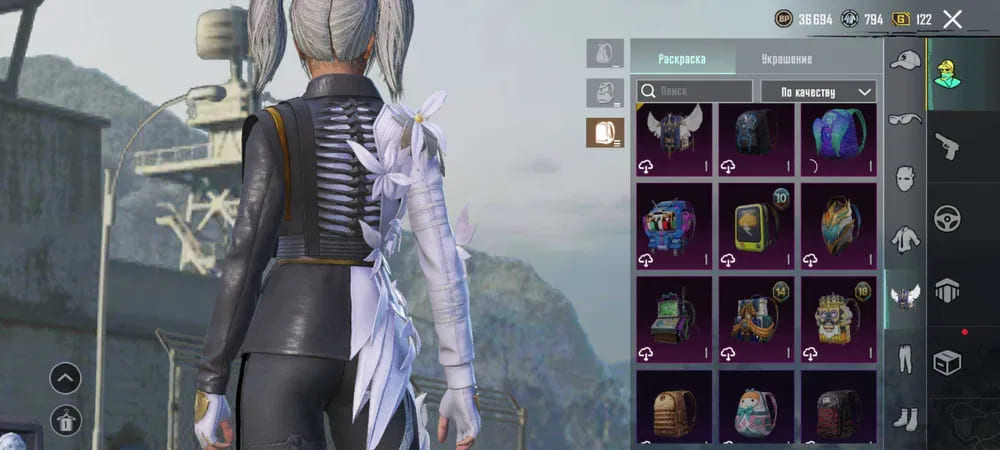Open the По качеству sort dropdown
The width and height of the screenshot is (1000, 450).
(x=818, y=91)
